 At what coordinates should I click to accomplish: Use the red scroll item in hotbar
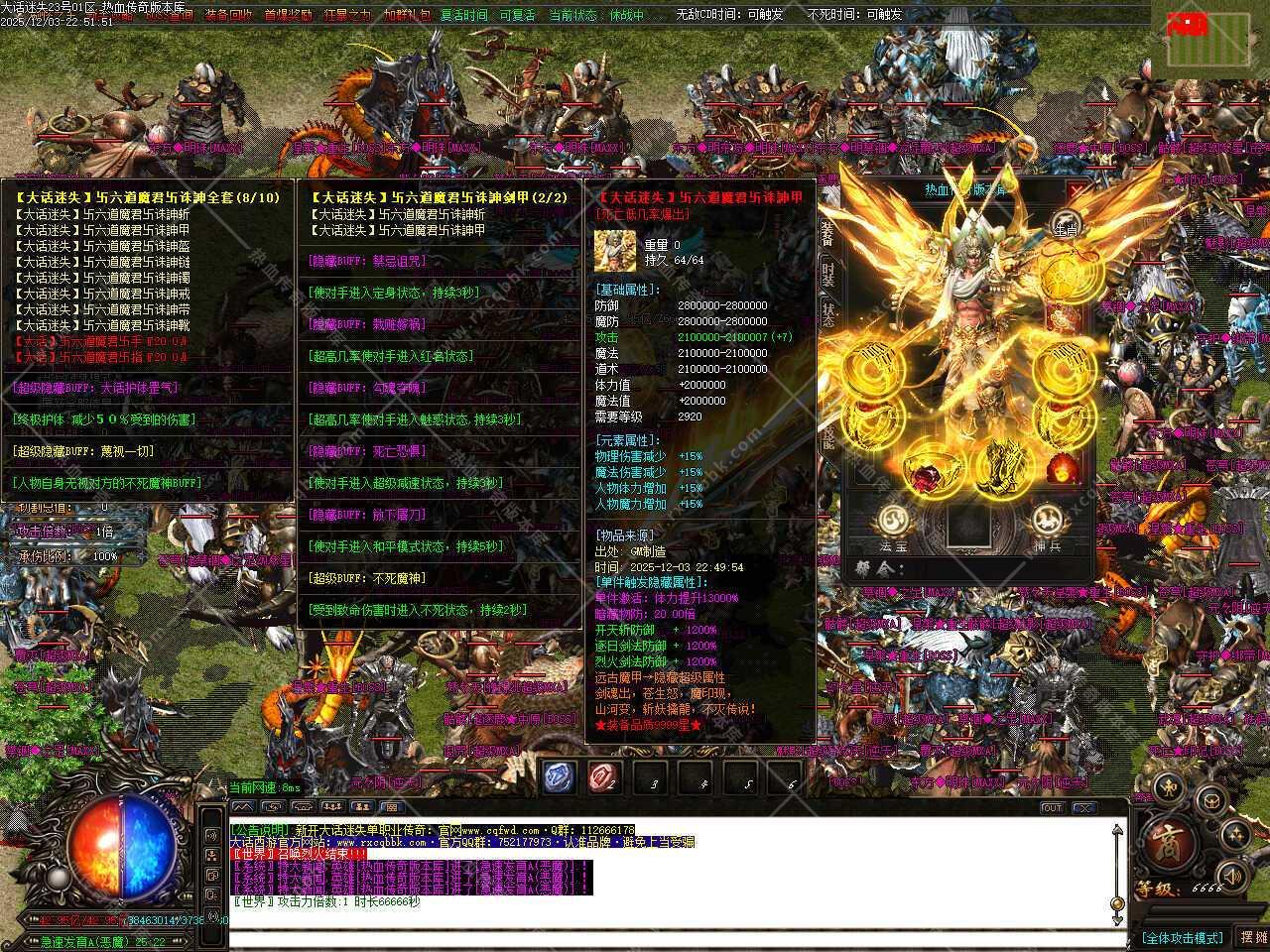(604, 776)
